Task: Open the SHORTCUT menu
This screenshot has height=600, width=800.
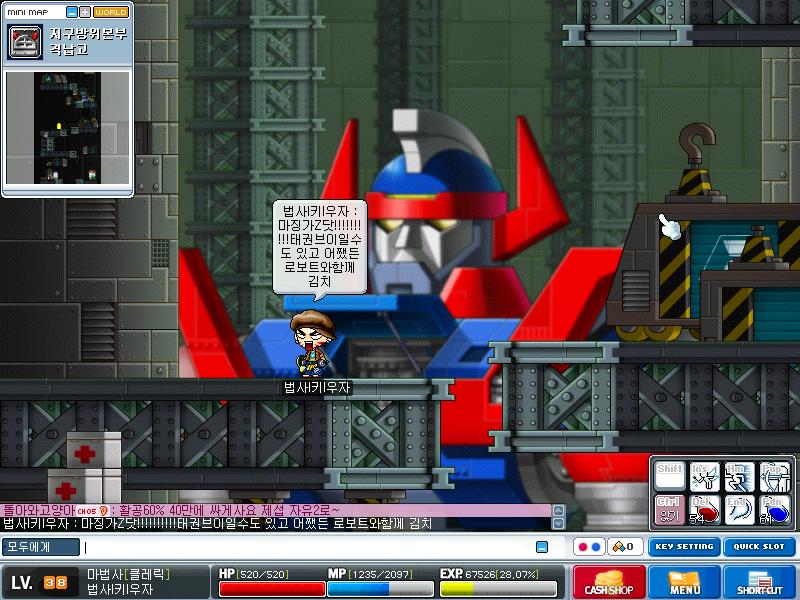Action: click(761, 582)
